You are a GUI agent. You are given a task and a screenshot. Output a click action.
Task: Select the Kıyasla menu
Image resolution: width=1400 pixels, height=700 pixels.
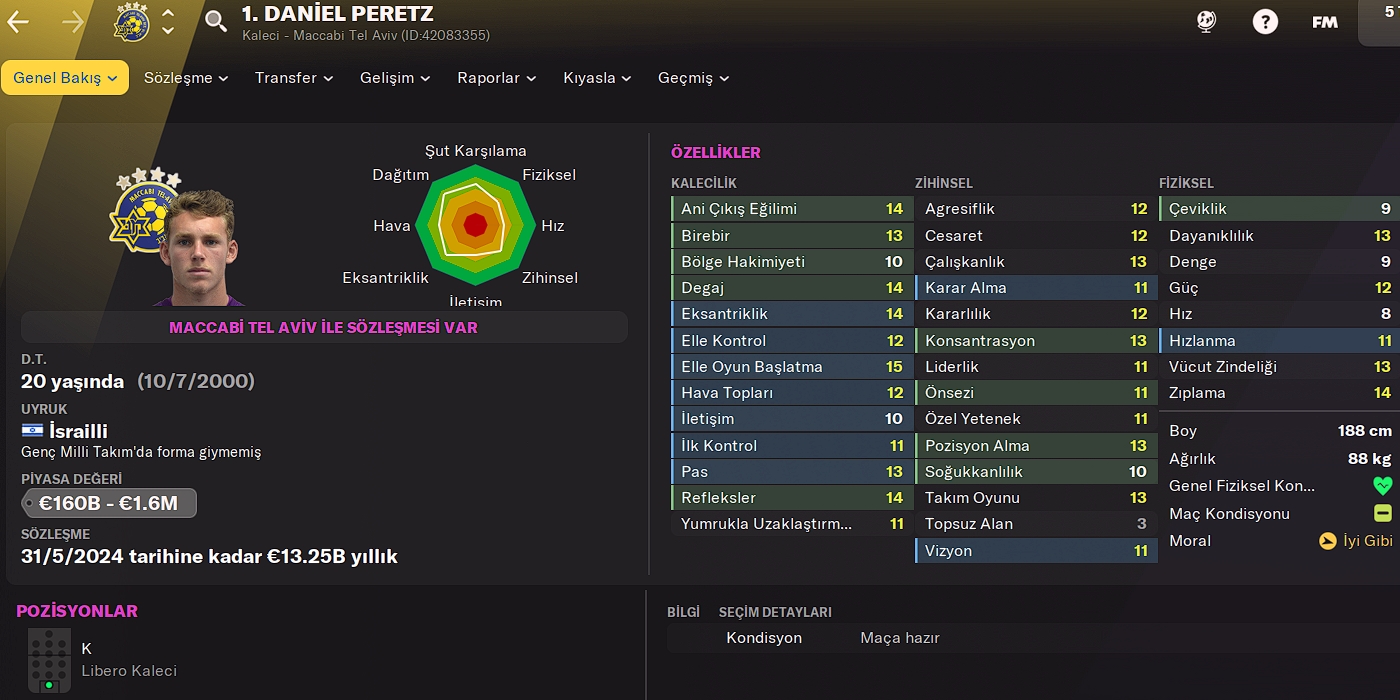tap(597, 78)
